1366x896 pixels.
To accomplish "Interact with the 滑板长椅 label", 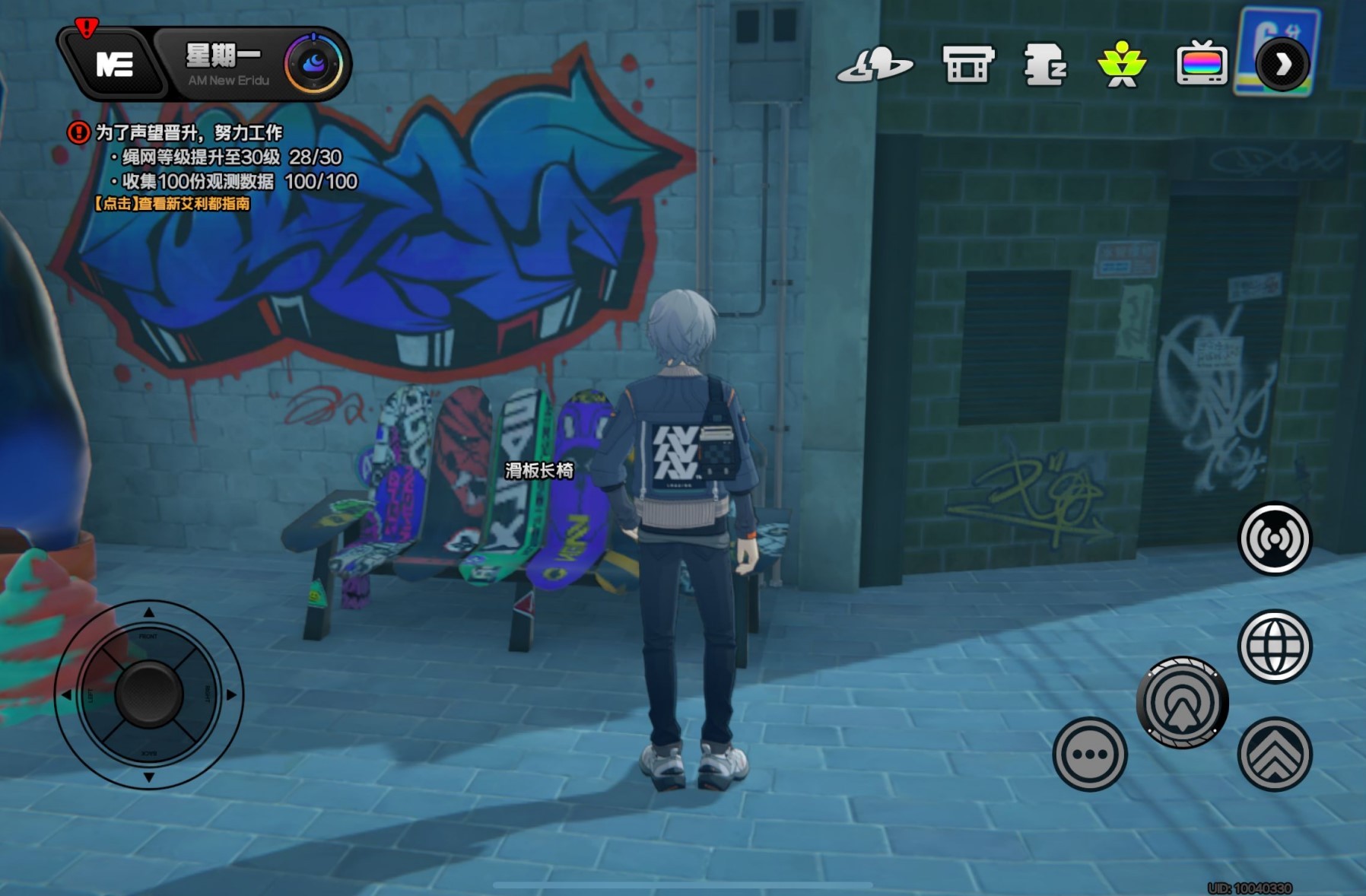I will (539, 471).
